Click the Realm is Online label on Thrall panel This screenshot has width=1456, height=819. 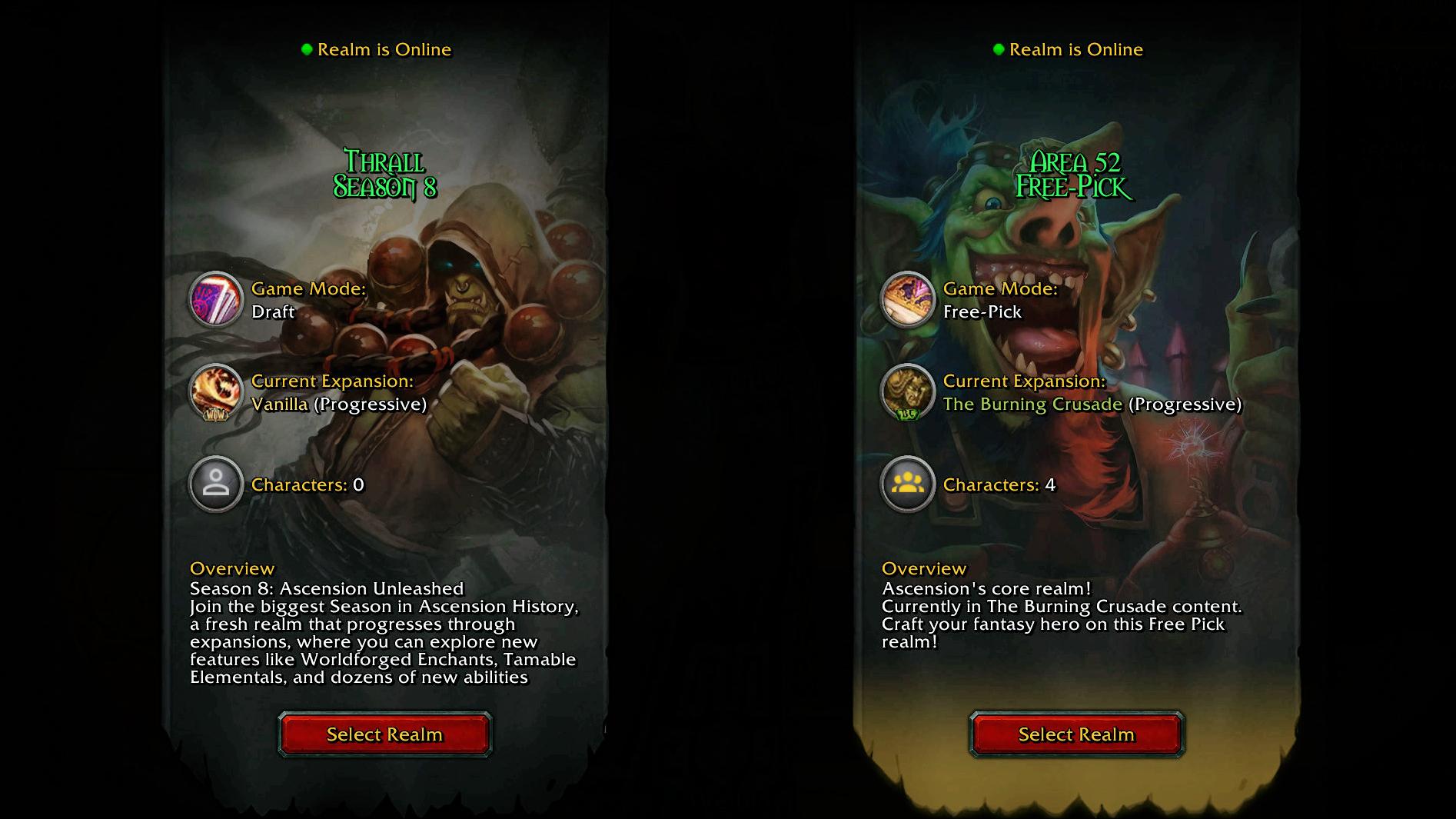coord(385,49)
